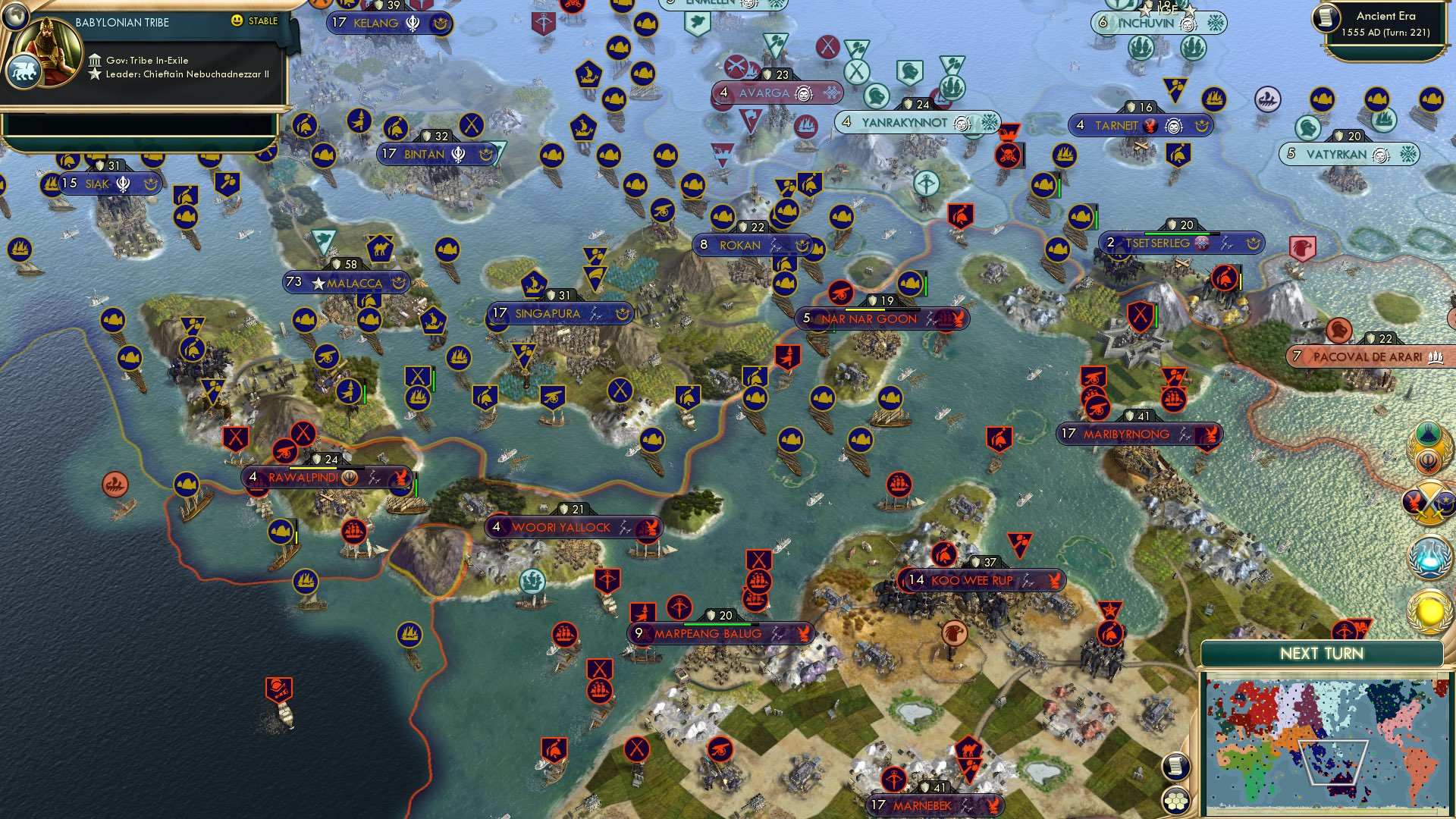Select the white sailing ship near the southwest coast

pos(287,716)
